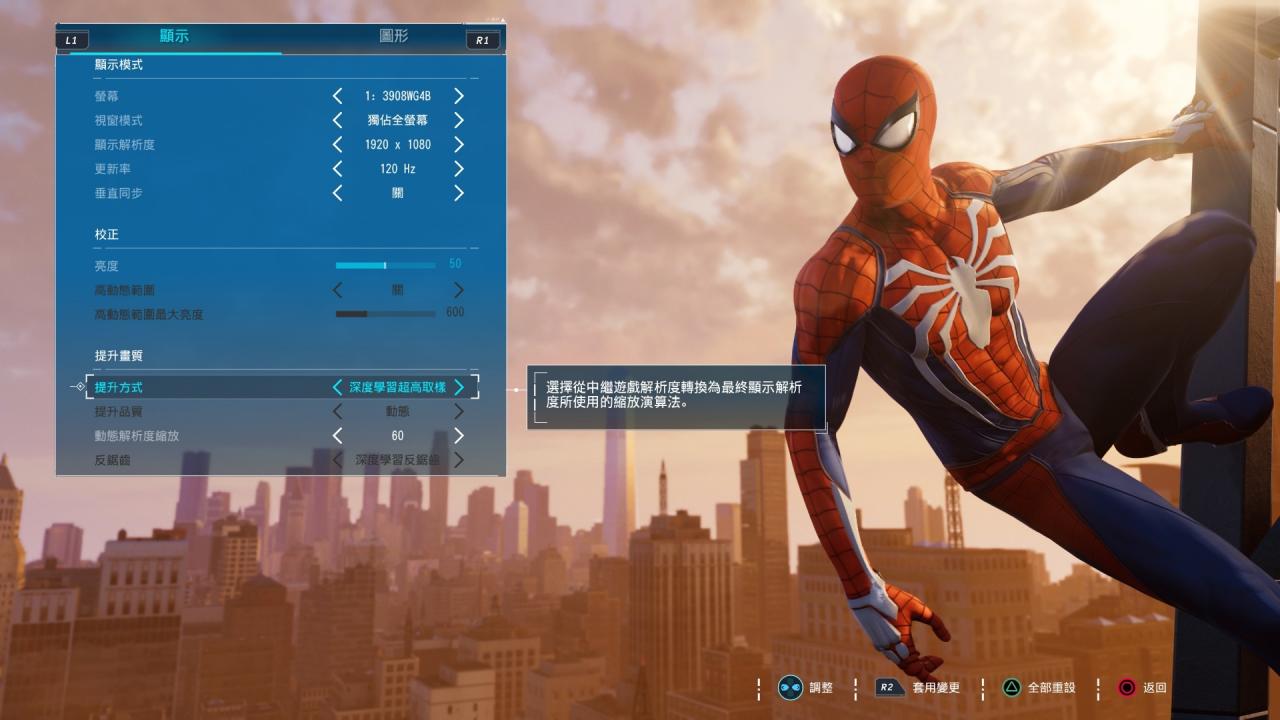Toggle 垂直同步 with right arrow
1280x720 pixels.
[x=459, y=193]
